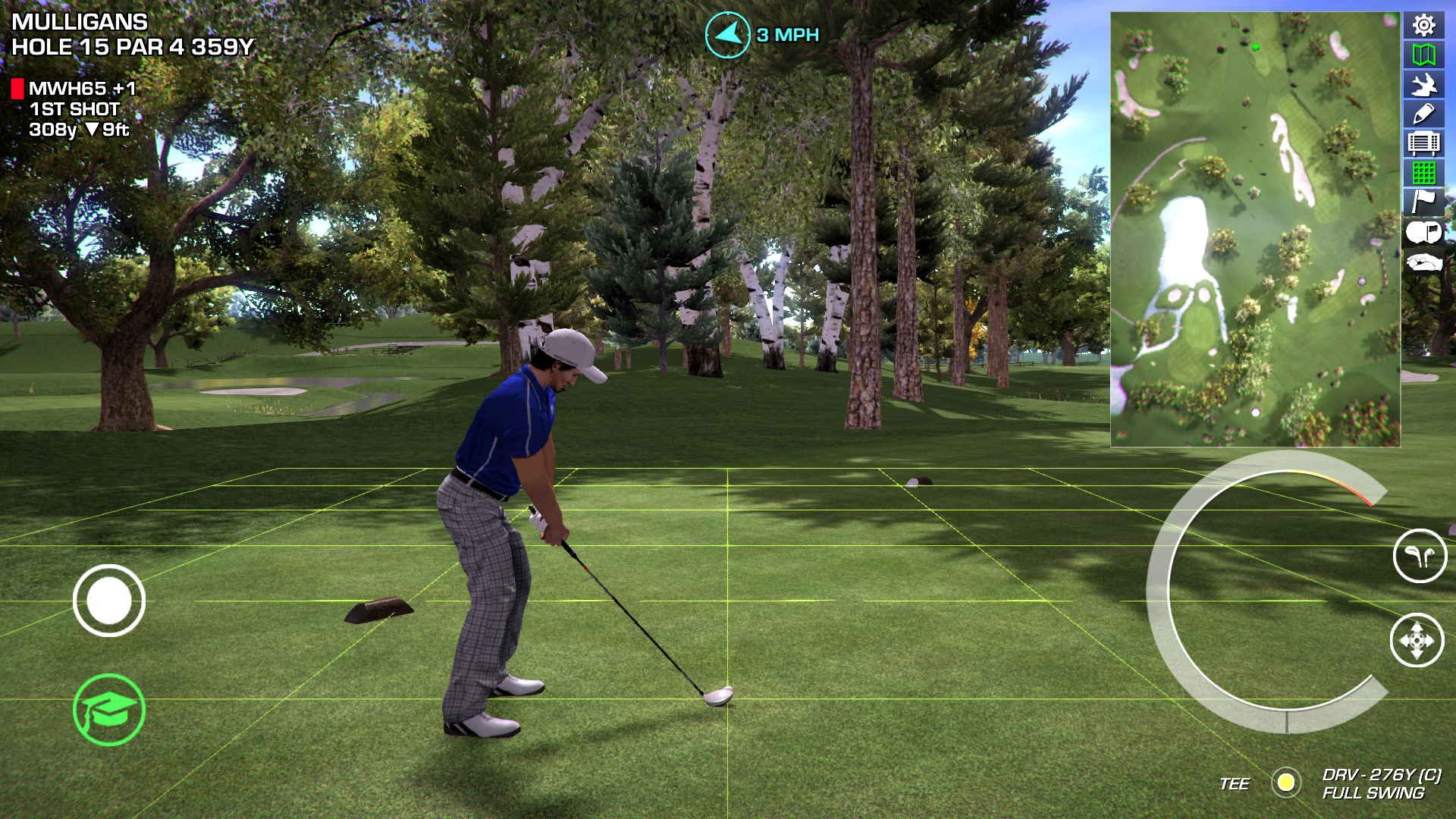Open the gear settings menu
The height and width of the screenshot is (819, 1456).
point(1423,26)
